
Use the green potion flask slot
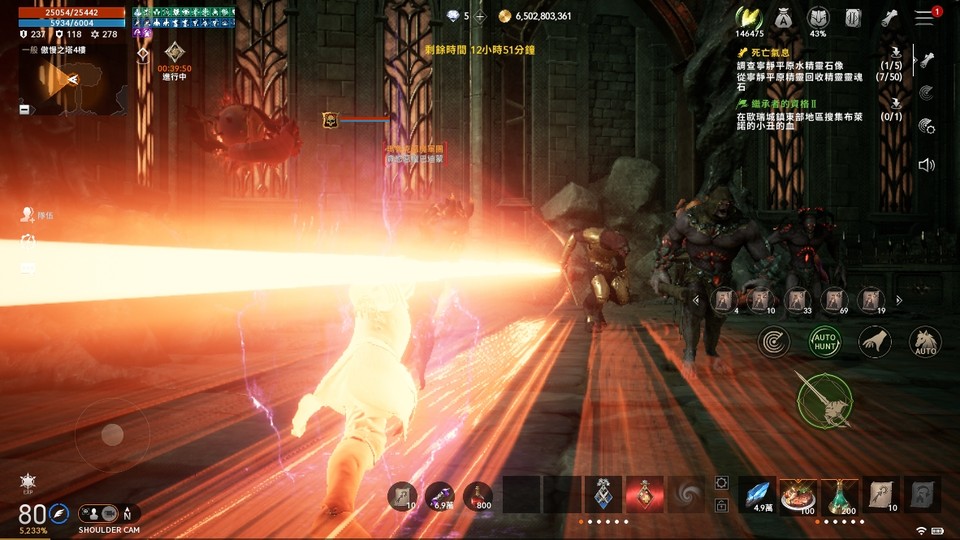840,494
